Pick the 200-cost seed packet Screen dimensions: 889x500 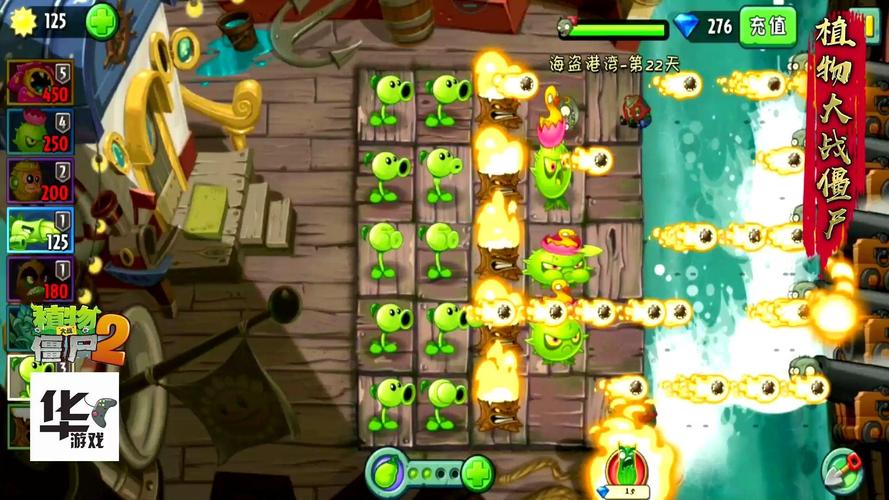point(40,180)
